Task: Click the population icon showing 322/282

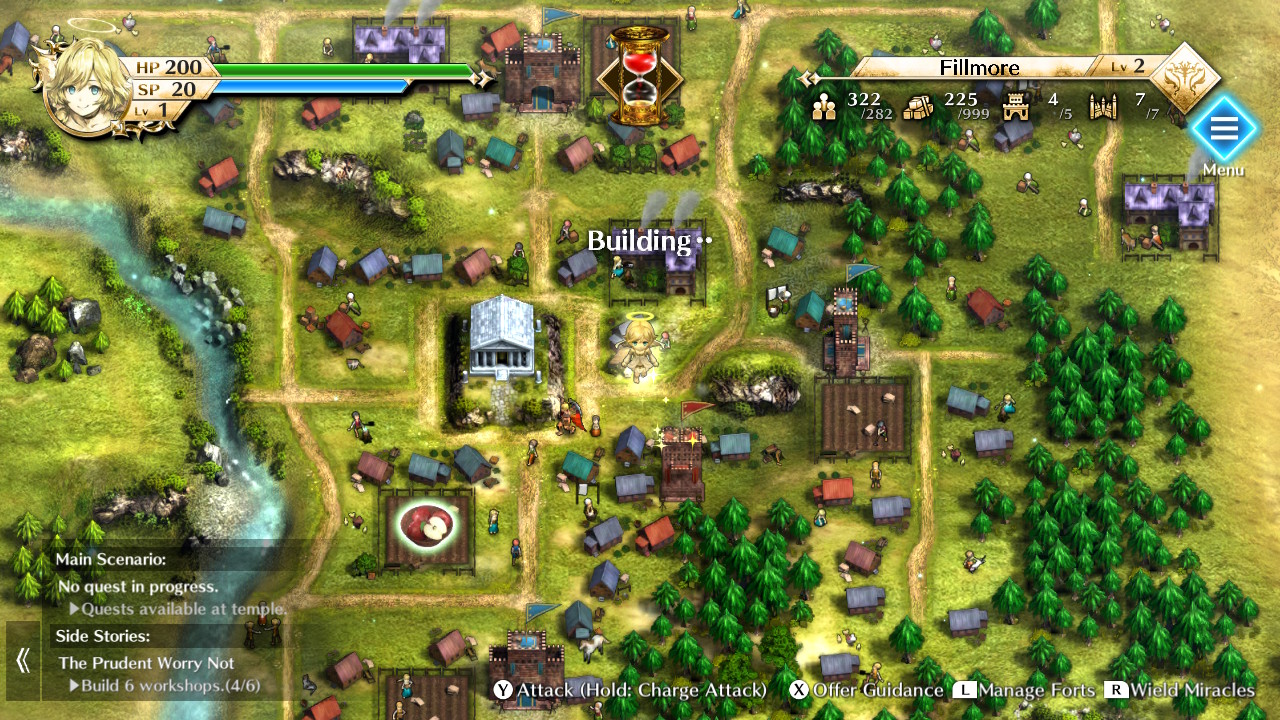Action: [823, 106]
